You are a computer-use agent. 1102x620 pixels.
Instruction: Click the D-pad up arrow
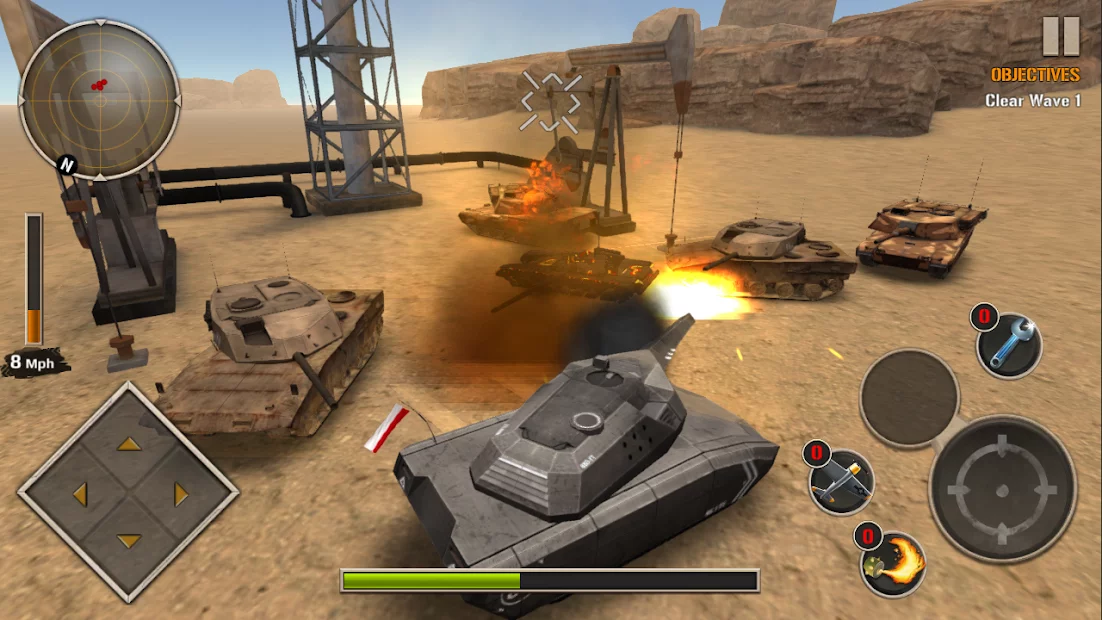click(x=128, y=443)
